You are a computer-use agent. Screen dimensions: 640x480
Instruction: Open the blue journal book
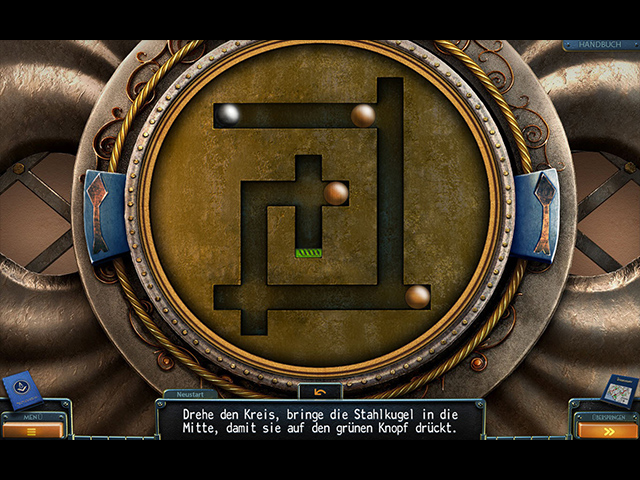point(21,390)
